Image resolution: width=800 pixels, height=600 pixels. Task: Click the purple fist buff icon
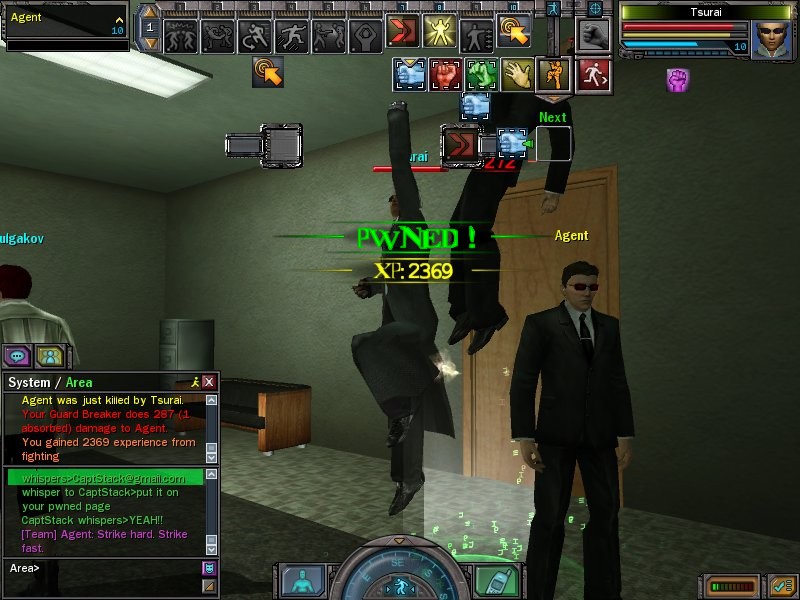tap(678, 80)
